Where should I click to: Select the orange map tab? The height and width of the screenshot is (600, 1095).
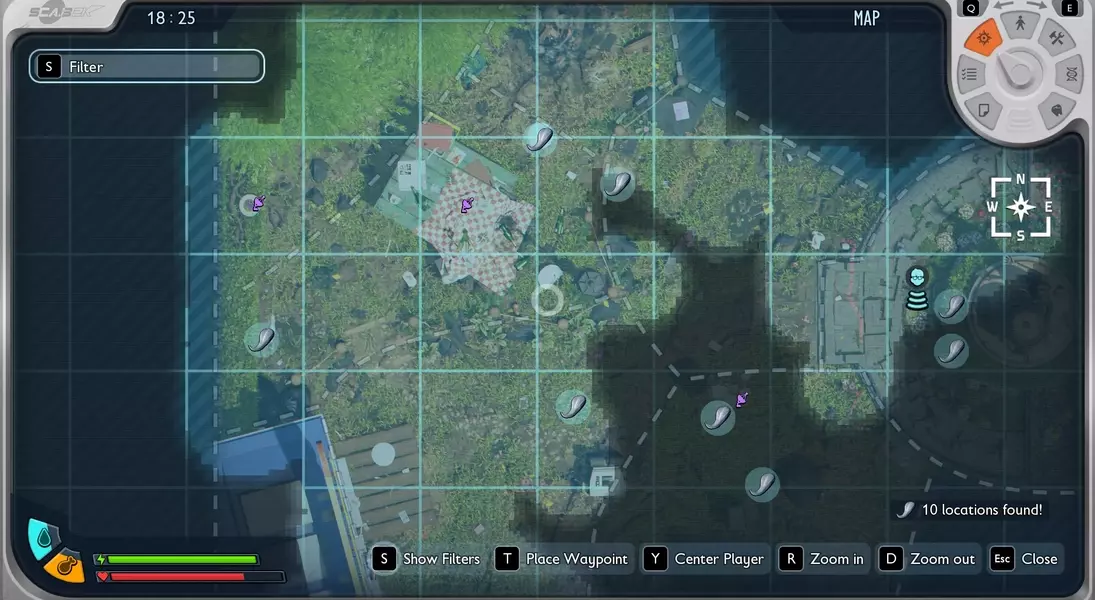click(x=983, y=38)
